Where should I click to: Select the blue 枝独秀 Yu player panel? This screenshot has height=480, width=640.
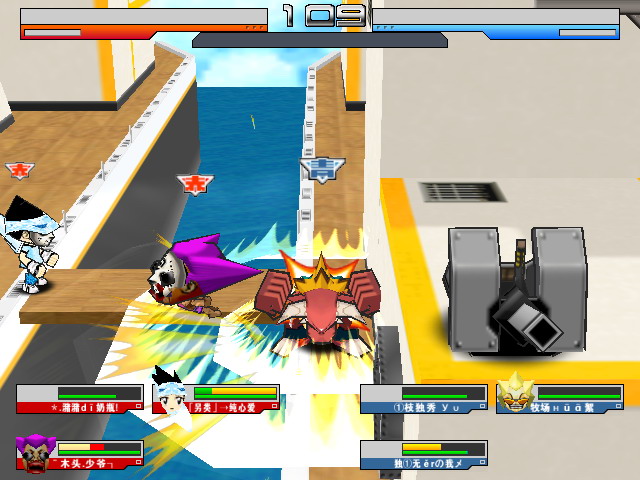click(423, 399)
